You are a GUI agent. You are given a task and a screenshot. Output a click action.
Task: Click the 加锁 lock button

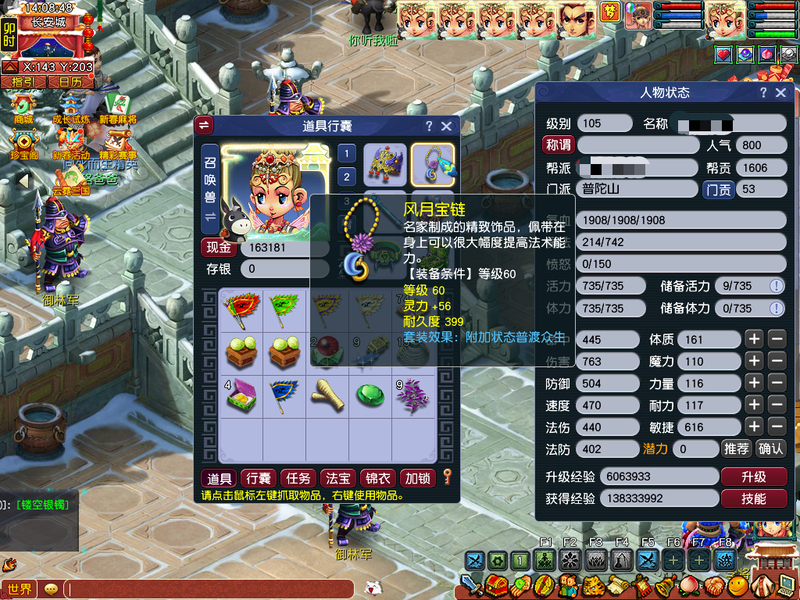pyautogui.click(x=416, y=478)
